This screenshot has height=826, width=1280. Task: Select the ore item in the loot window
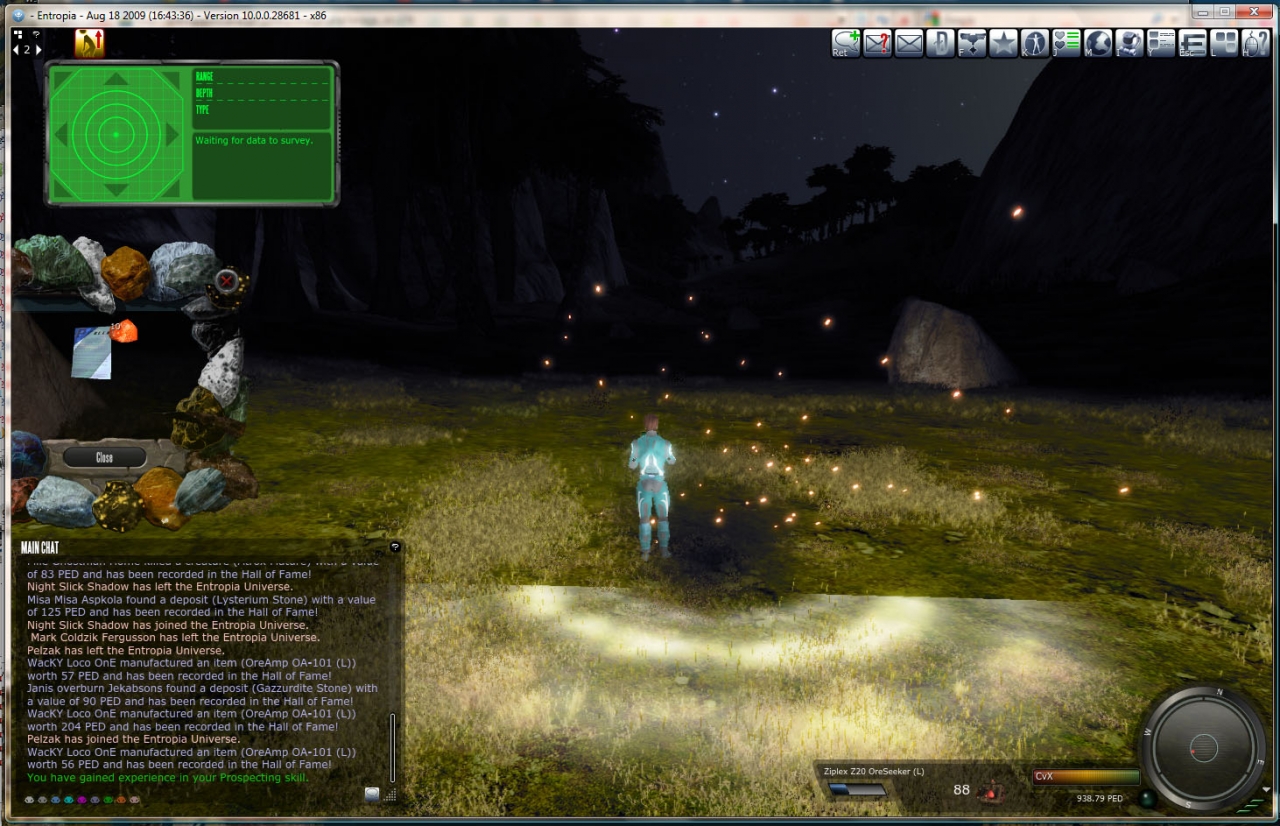(123, 331)
